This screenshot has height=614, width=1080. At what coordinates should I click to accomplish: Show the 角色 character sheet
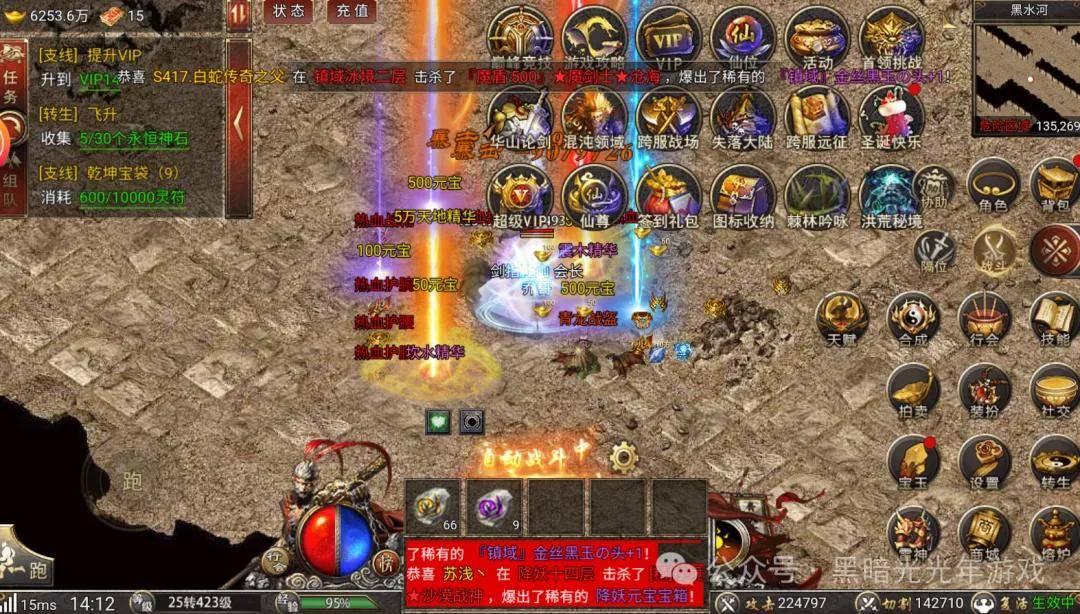point(992,186)
